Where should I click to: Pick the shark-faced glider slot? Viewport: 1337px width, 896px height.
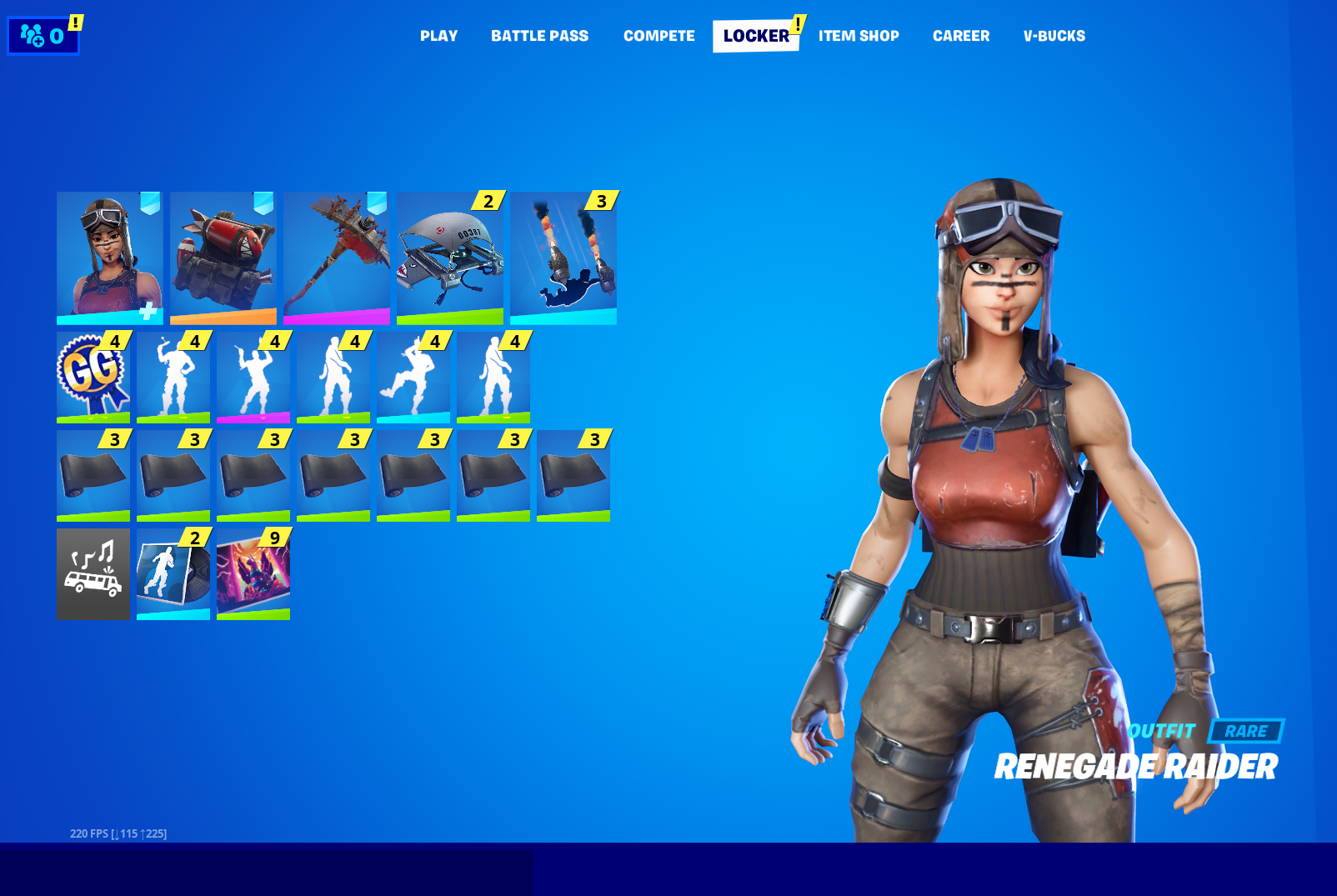tap(449, 258)
